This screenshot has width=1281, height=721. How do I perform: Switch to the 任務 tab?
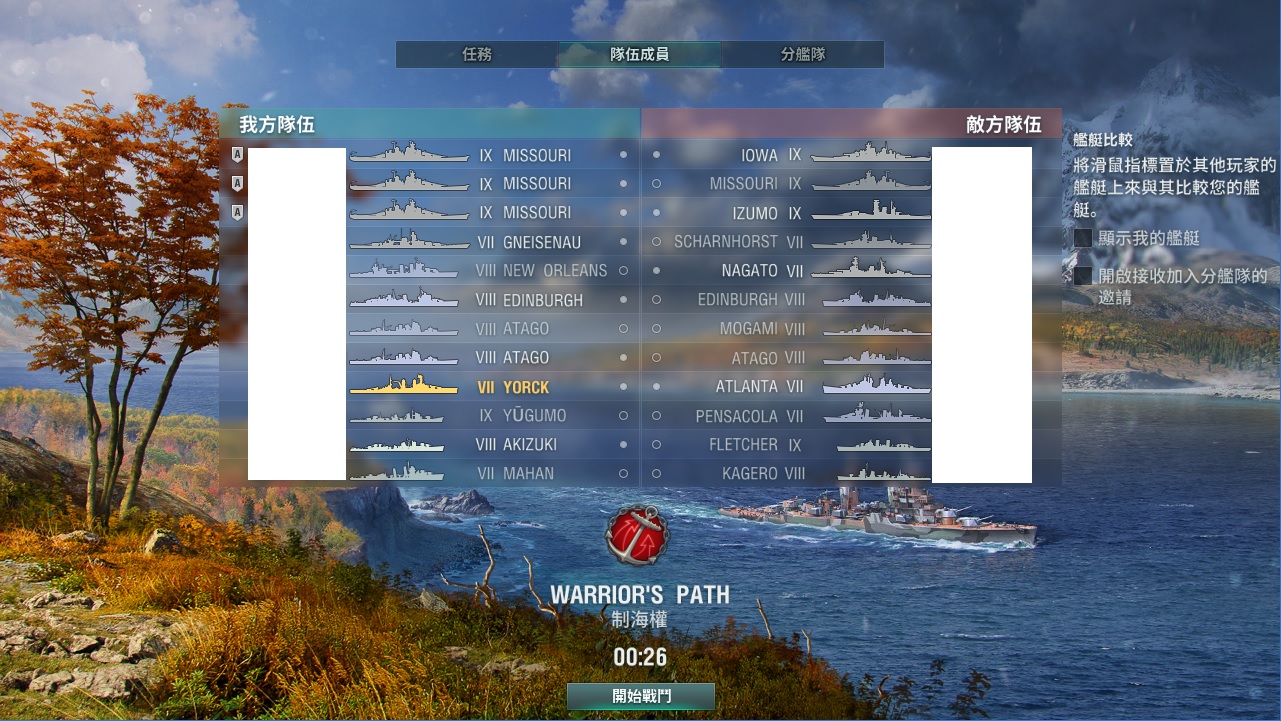[477, 55]
